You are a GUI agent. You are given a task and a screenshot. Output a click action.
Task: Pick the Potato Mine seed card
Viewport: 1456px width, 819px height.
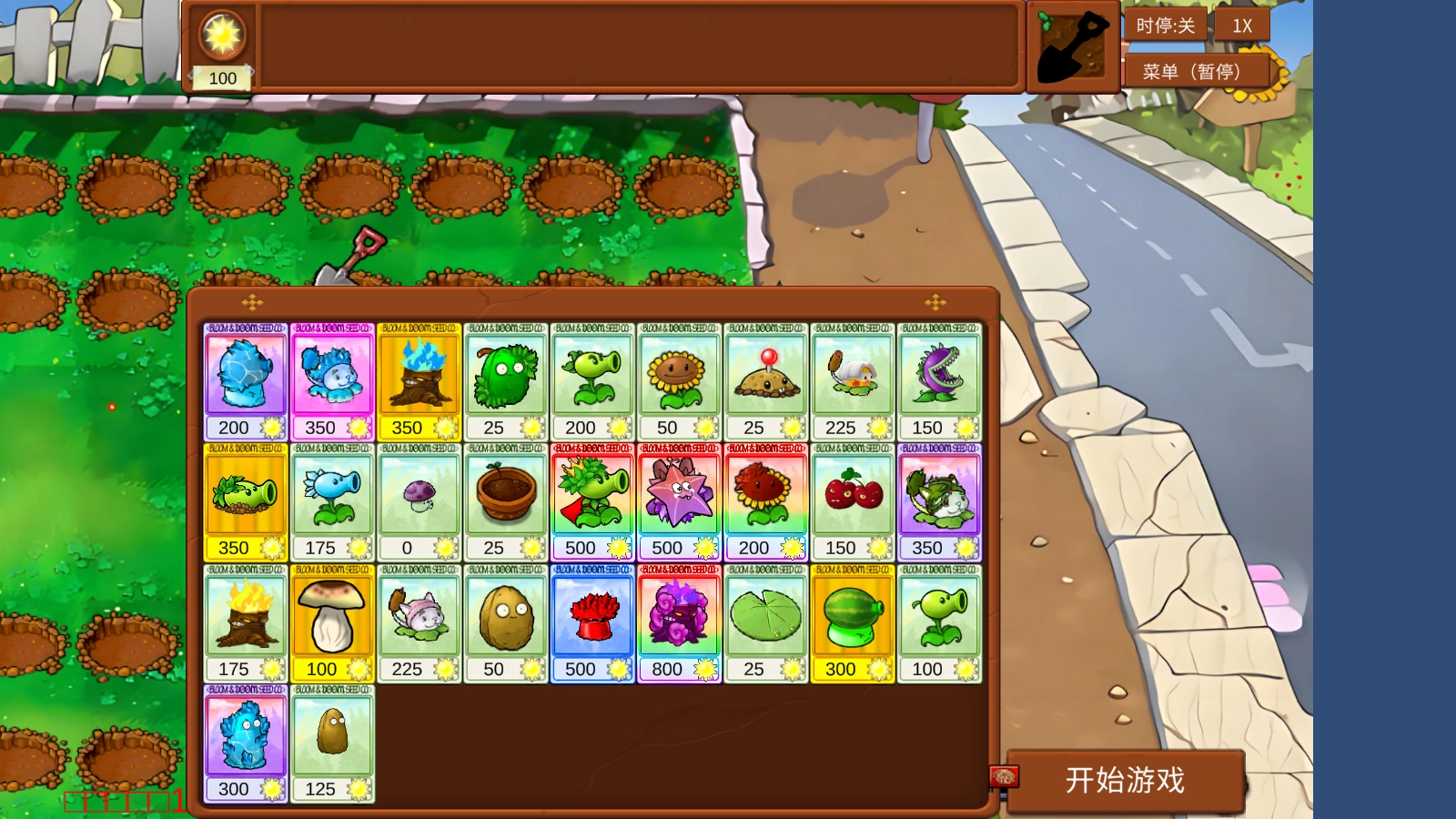click(766, 373)
